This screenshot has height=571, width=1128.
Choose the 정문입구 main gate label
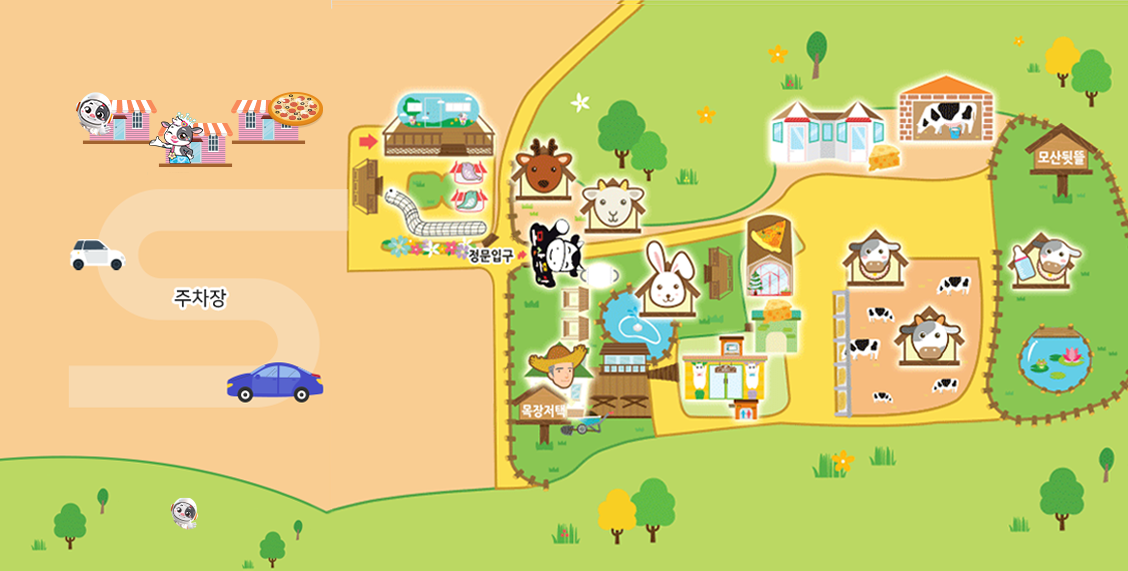(x=490, y=256)
